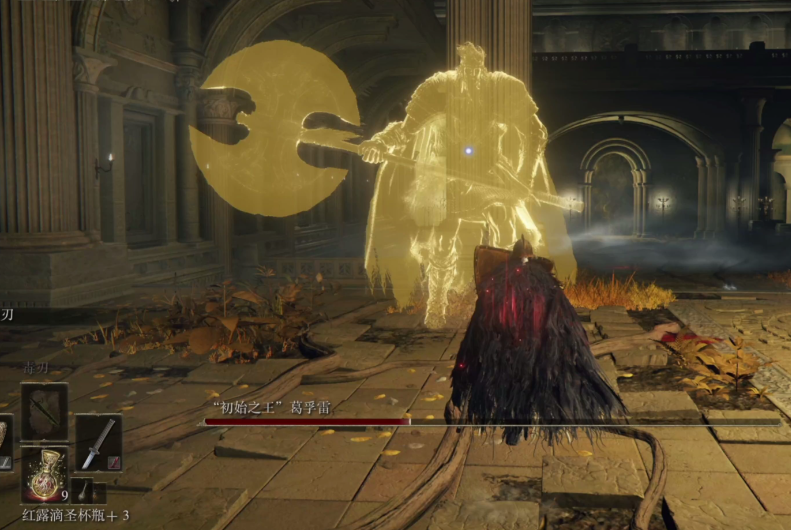Viewport: 791px width, 530px height.
Task: Select the partly hidden left-hand armament slot
Action: [4, 442]
